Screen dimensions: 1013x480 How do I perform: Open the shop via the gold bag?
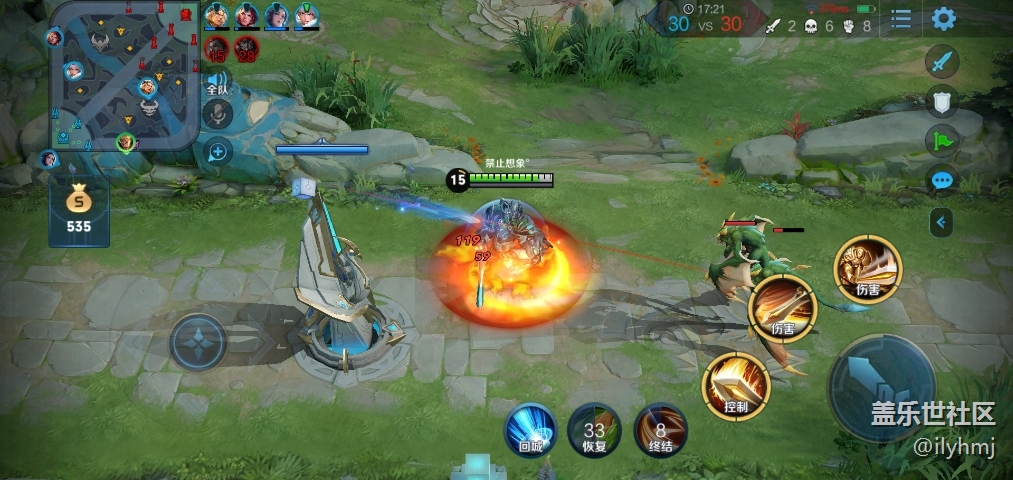(78, 211)
